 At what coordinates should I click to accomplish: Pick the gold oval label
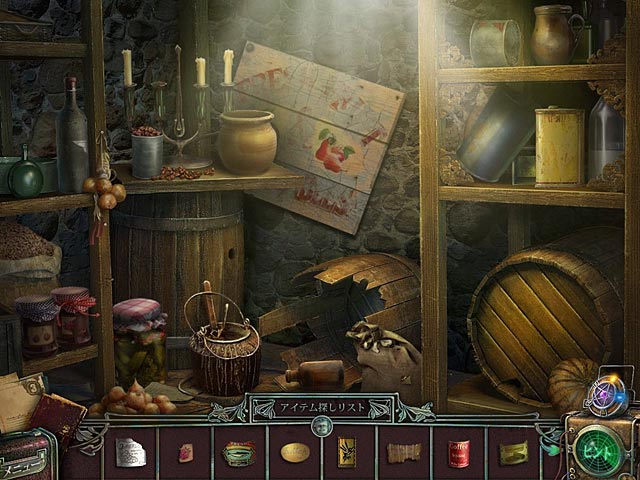tap(294, 453)
